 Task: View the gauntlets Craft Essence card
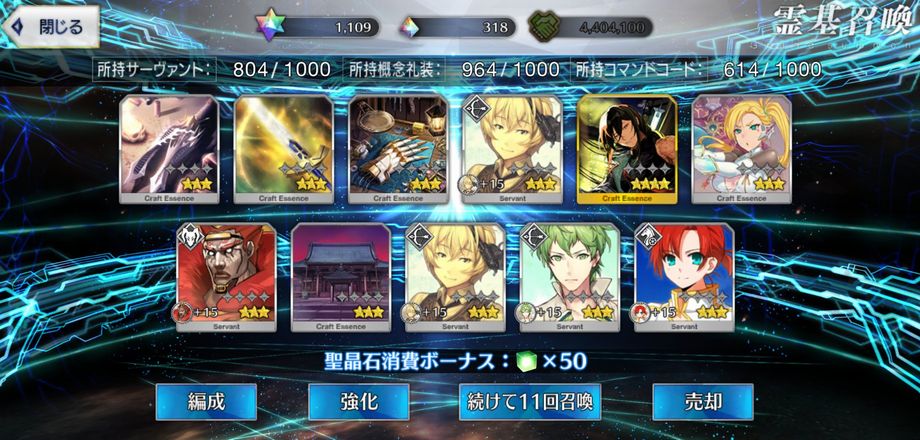pyautogui.click(x=398, y=148)
